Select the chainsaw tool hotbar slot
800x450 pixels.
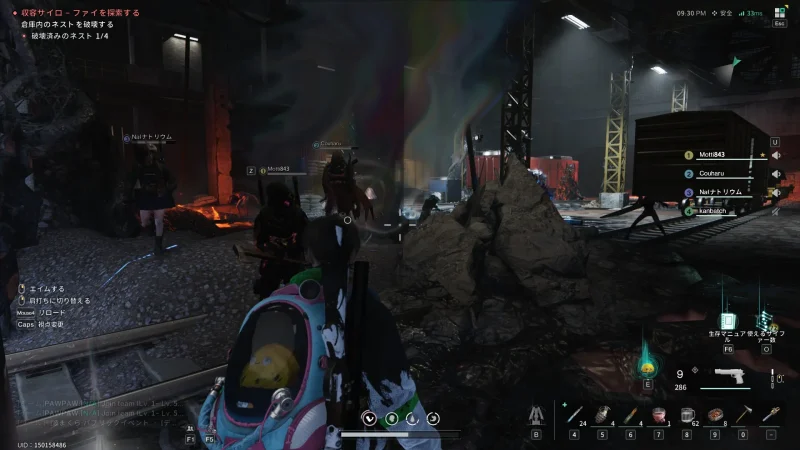click(771, 413)
